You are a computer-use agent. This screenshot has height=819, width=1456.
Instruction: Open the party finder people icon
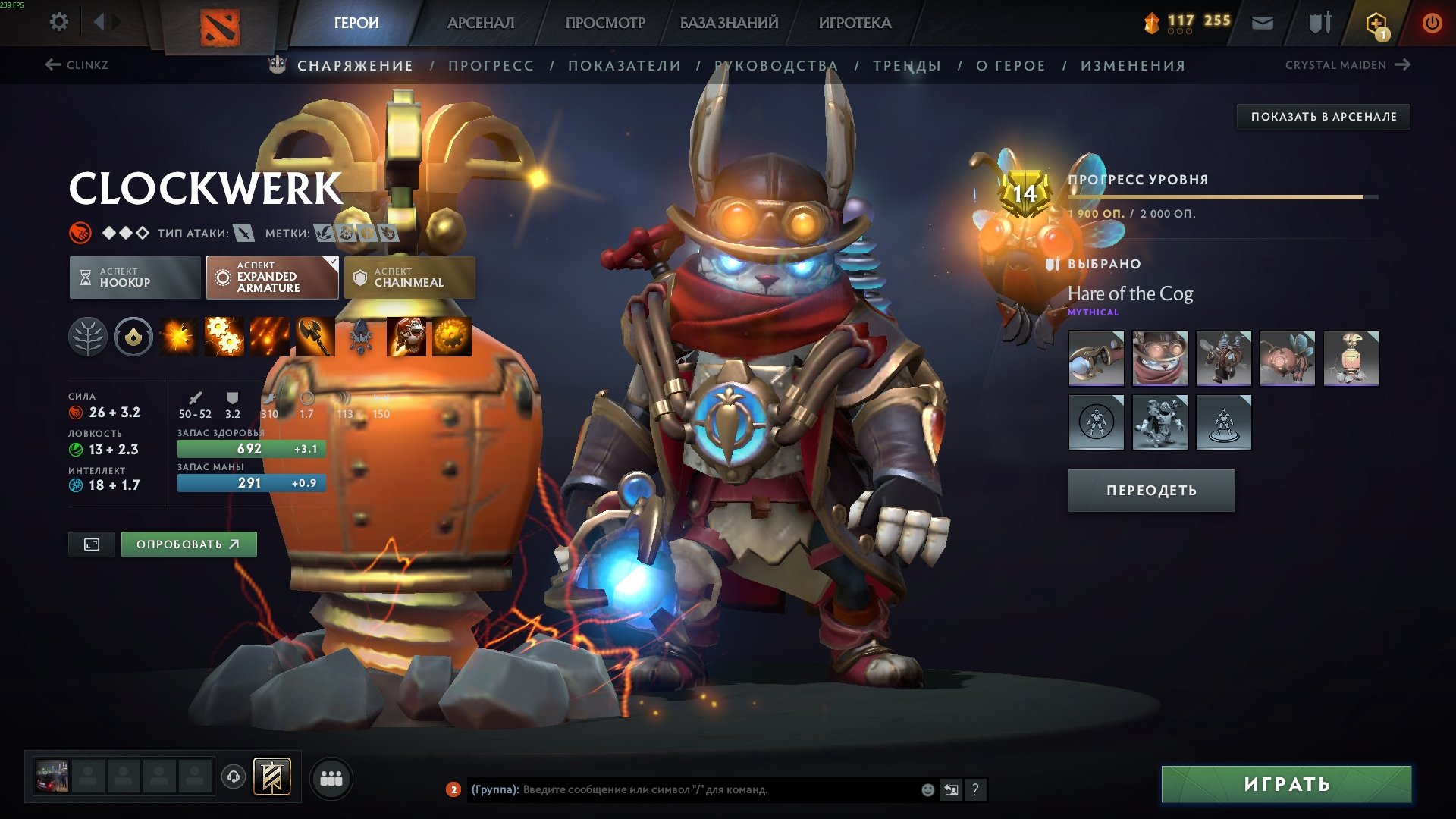point(331,778)
